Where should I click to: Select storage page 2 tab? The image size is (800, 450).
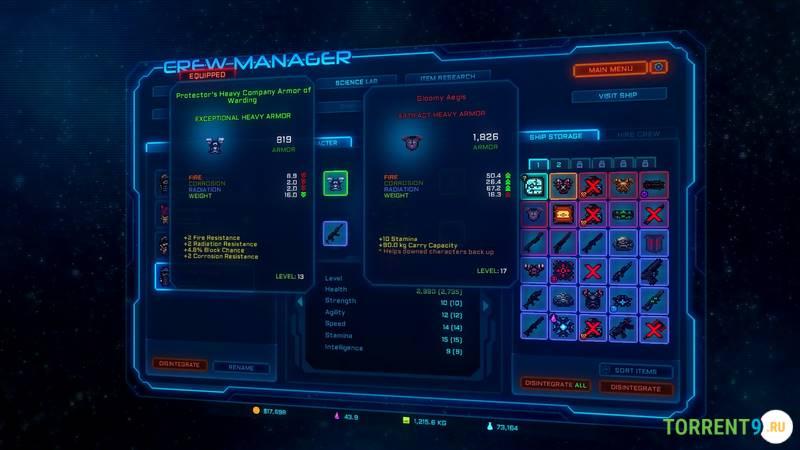[x=558, y=164]
